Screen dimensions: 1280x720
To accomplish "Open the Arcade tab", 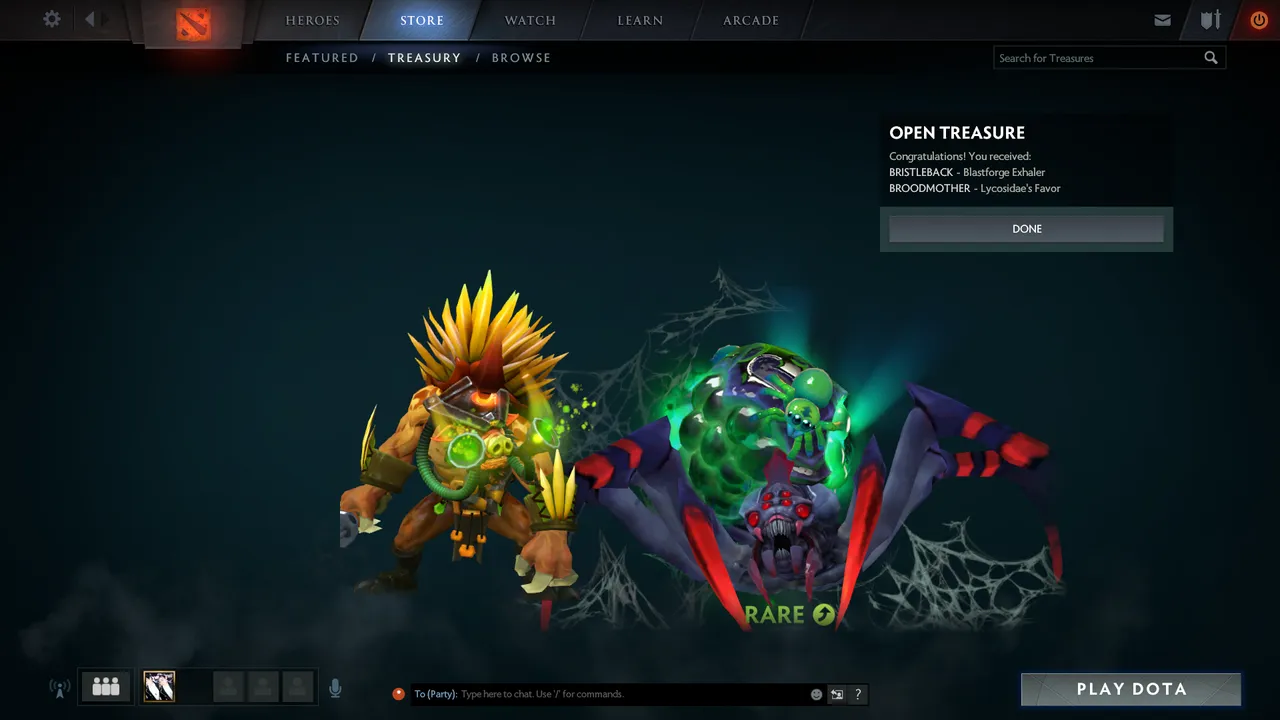I will (x=751, y=20).
